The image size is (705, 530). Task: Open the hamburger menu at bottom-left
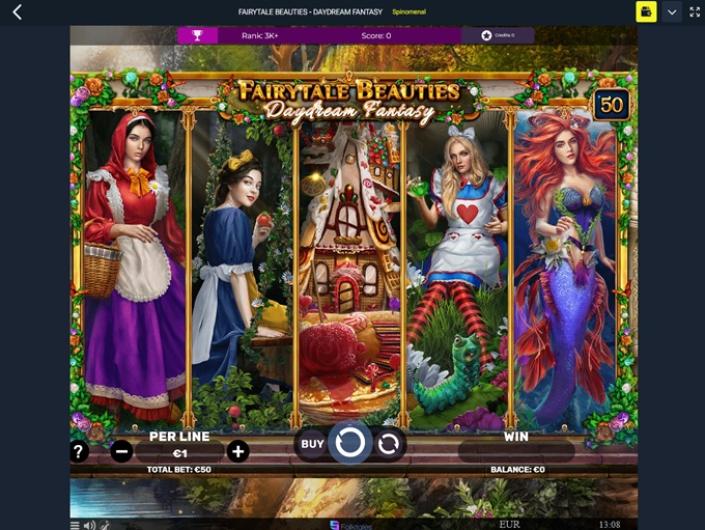coord(75,524)
